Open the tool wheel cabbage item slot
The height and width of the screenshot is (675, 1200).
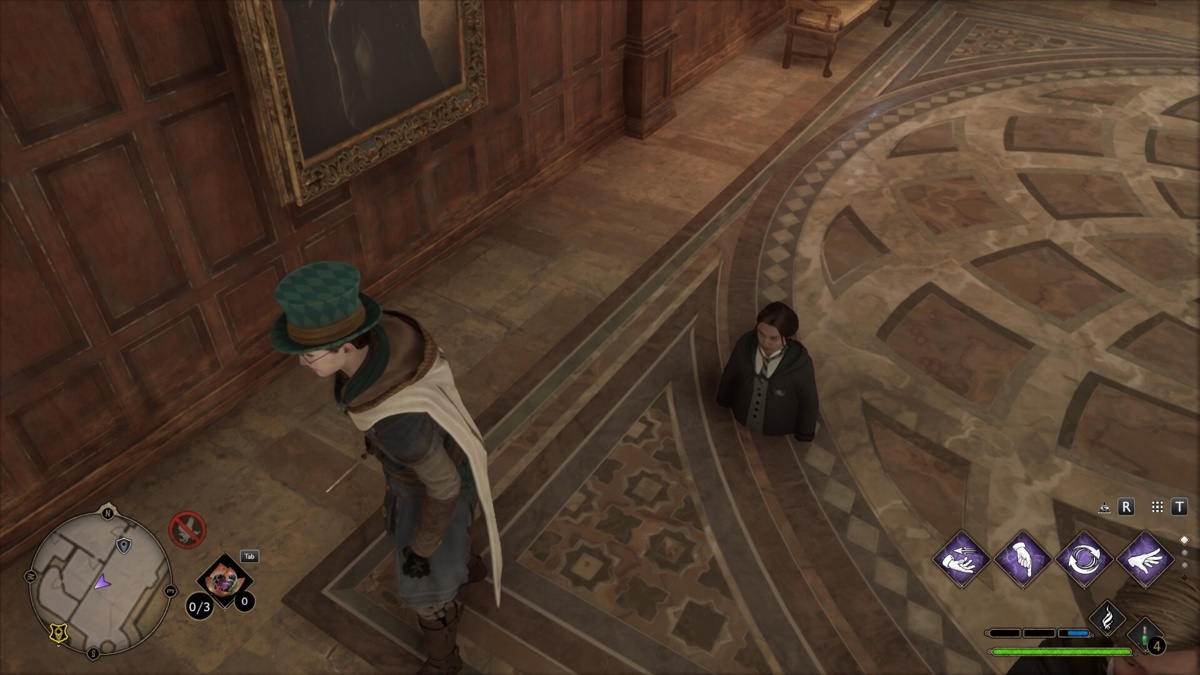[x=224, y=581]
